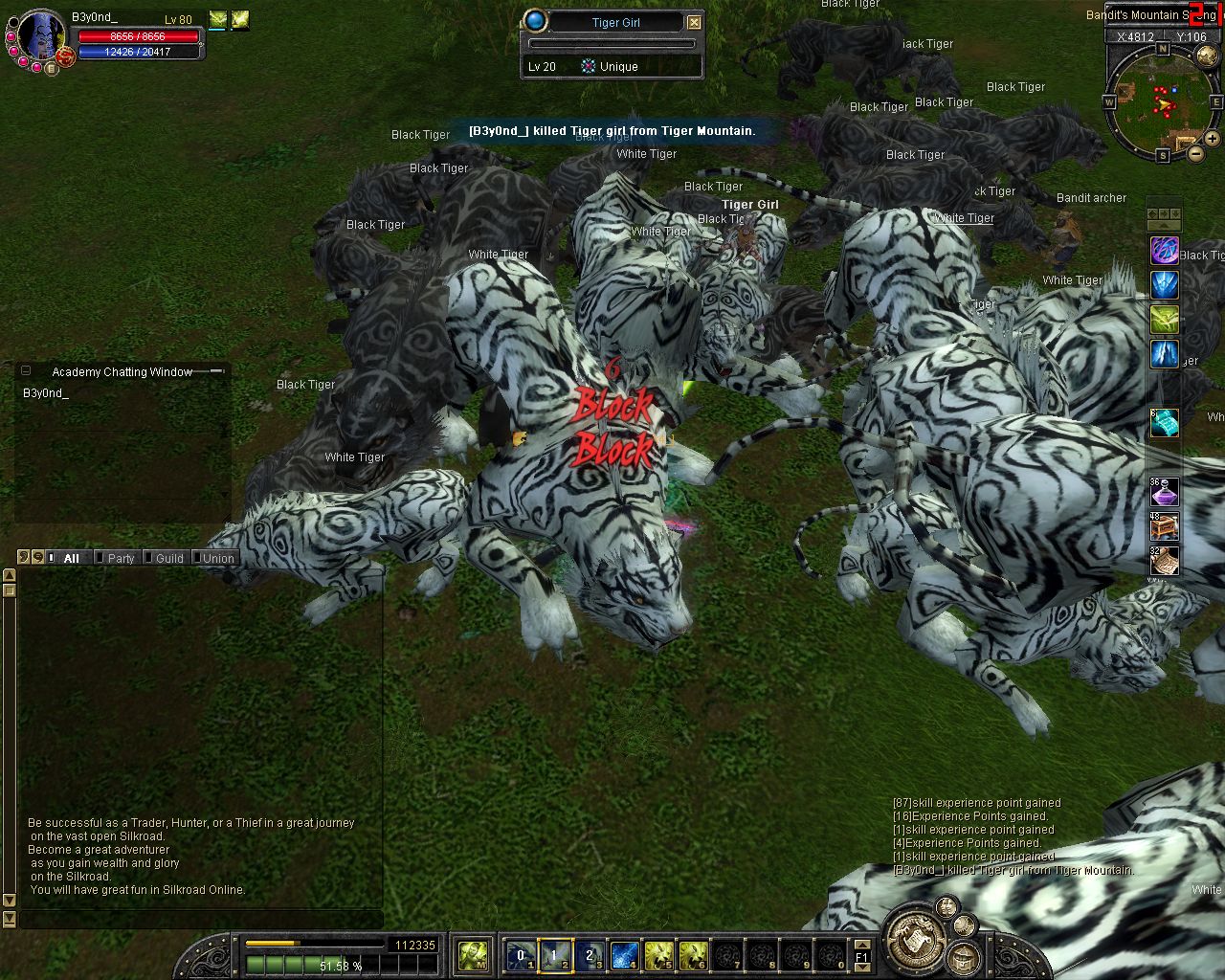Image resolution: width=1225 pixels, height=980 pixels.
Task: Open the world map globe button
Action: tap(1207, 56)
